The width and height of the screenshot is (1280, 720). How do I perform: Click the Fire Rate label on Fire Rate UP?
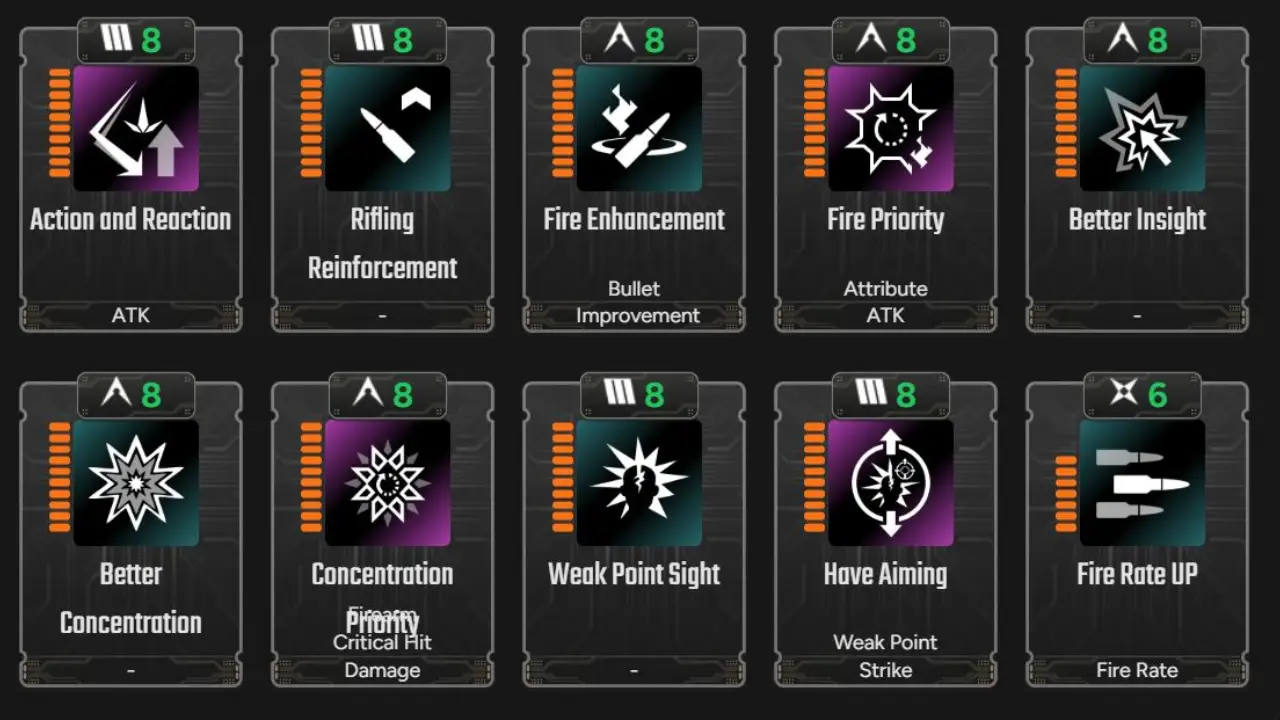coord(1137,670)
